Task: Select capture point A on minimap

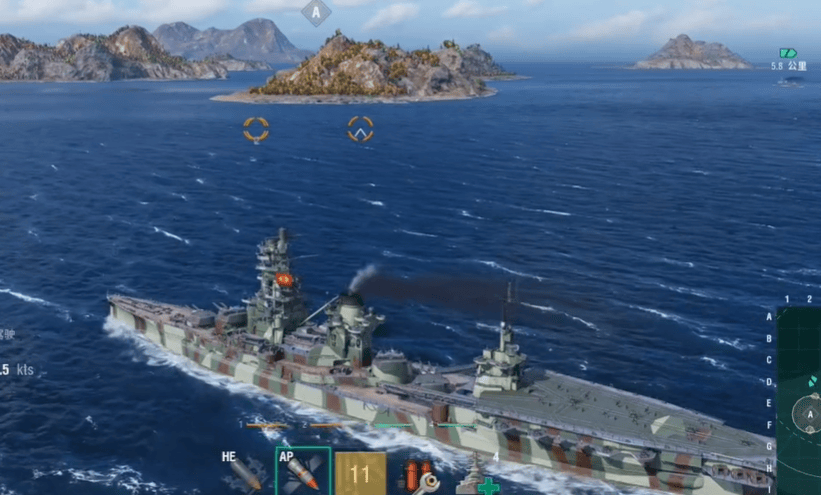Action: coord(808,413)
